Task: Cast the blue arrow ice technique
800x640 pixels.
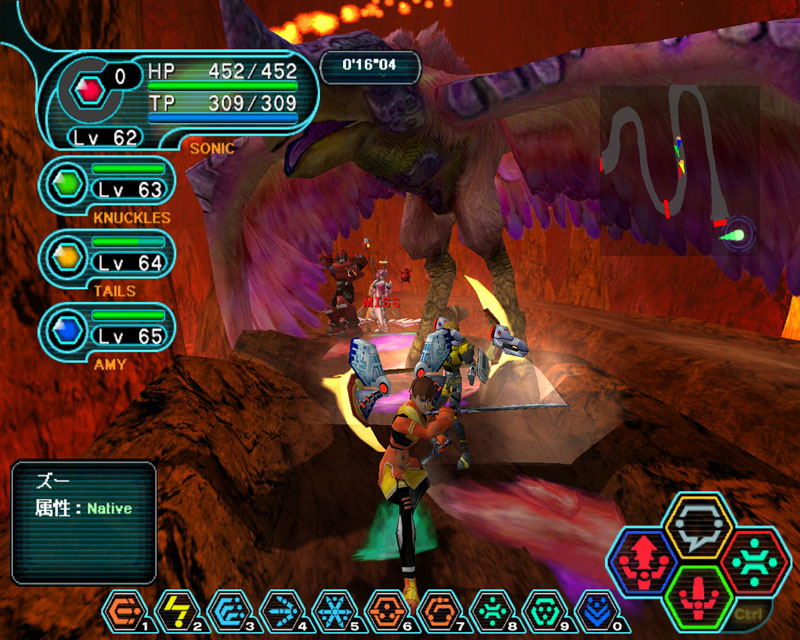Action: [x=280, y=609]
